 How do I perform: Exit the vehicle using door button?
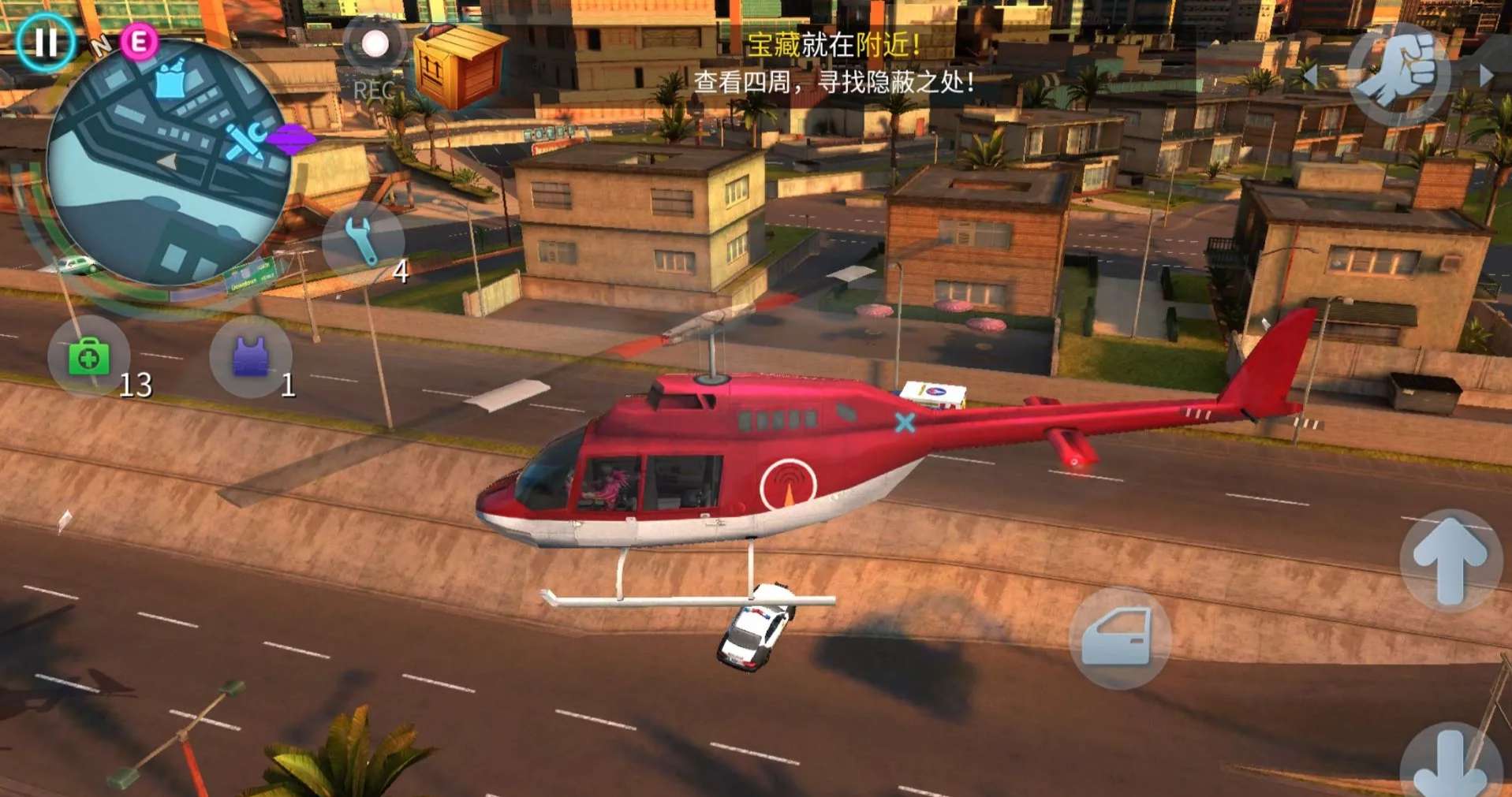point(1118,638)
